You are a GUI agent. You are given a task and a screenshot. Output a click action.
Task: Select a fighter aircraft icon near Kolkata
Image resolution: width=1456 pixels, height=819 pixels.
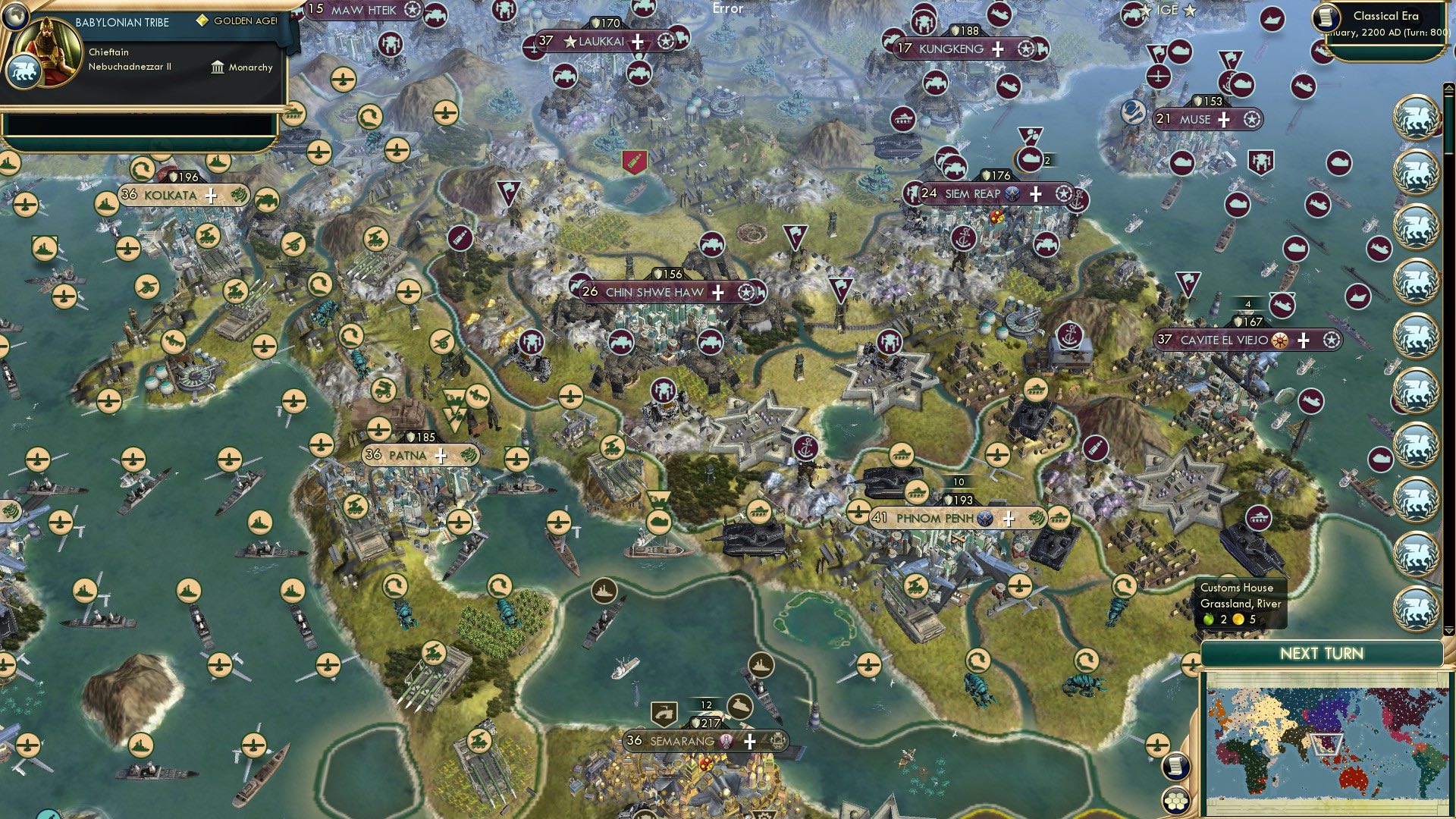pos(127,250)
